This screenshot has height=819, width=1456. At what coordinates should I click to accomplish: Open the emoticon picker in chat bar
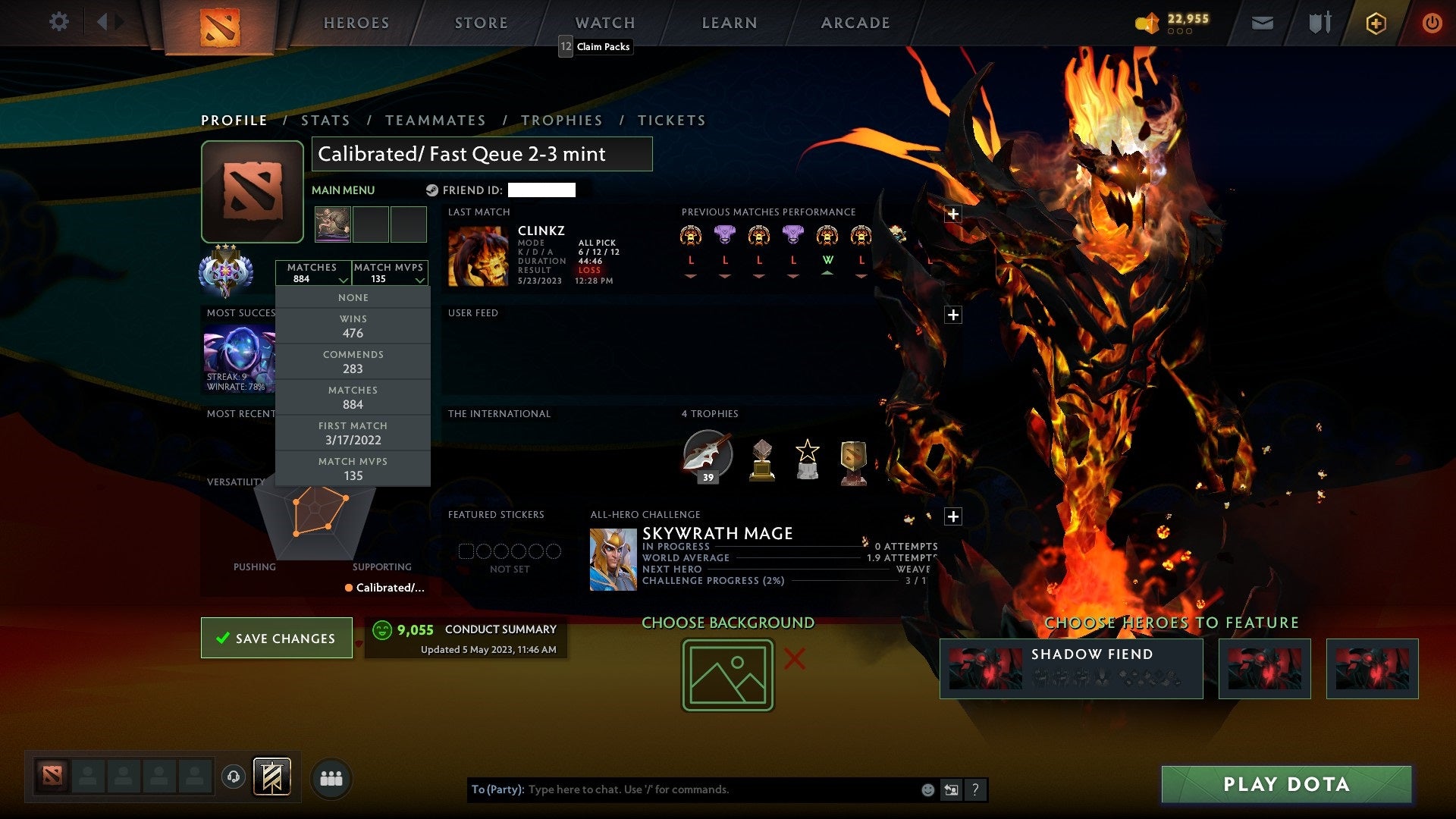[928, 789]
